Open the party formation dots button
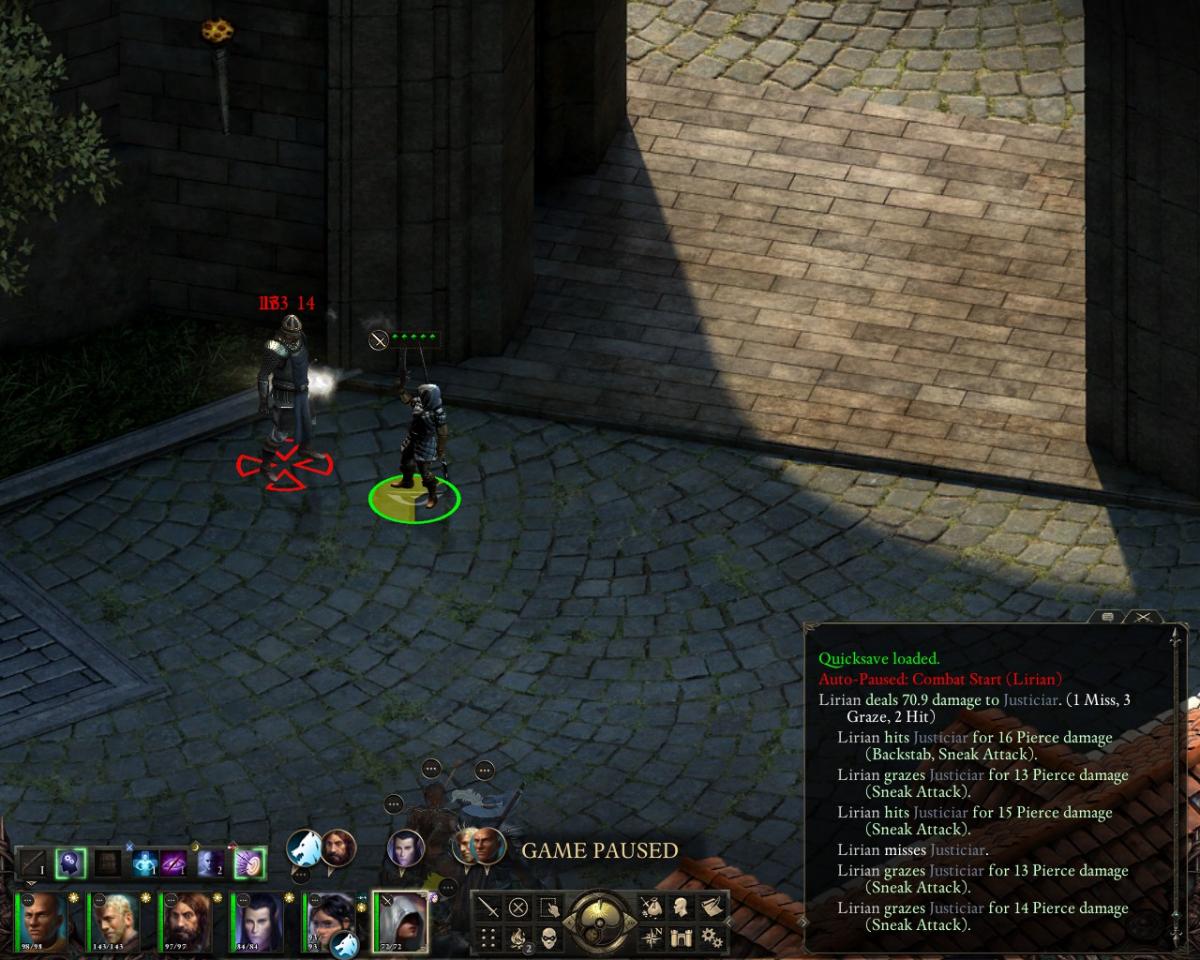The image size is (1200, 960). tap(488, 938)
